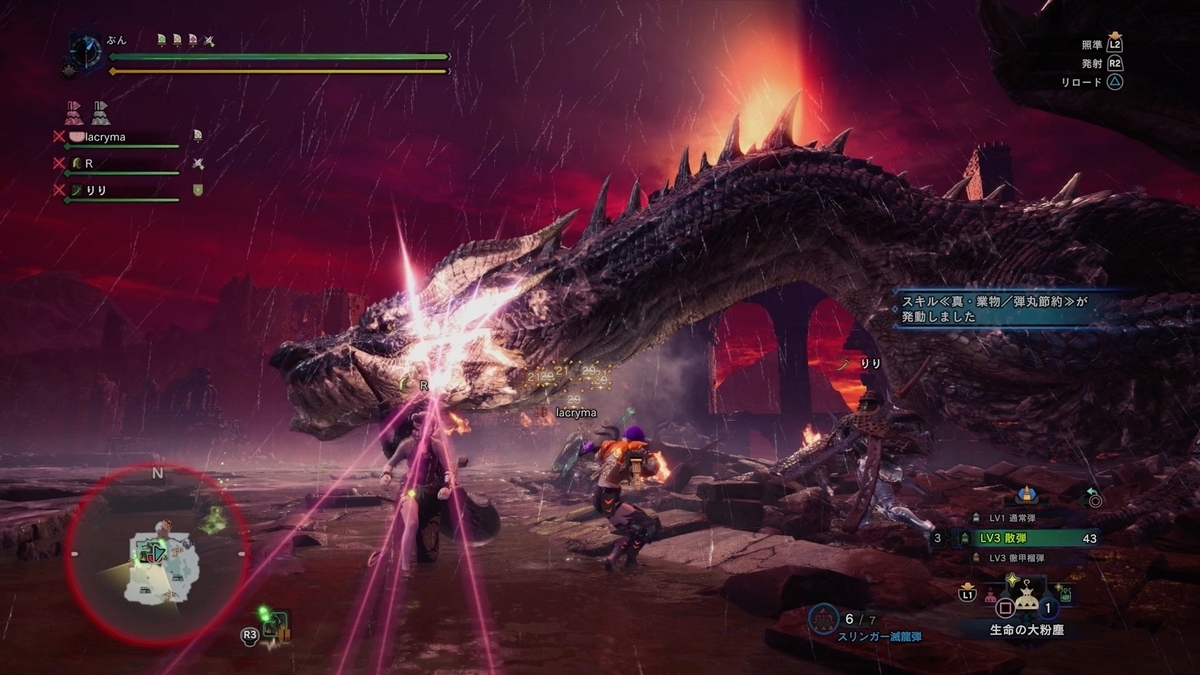Click the slinger ammo スリンガー滅龍弾 icon
This screenshot has height=675, width=1200.
point(822,619)
